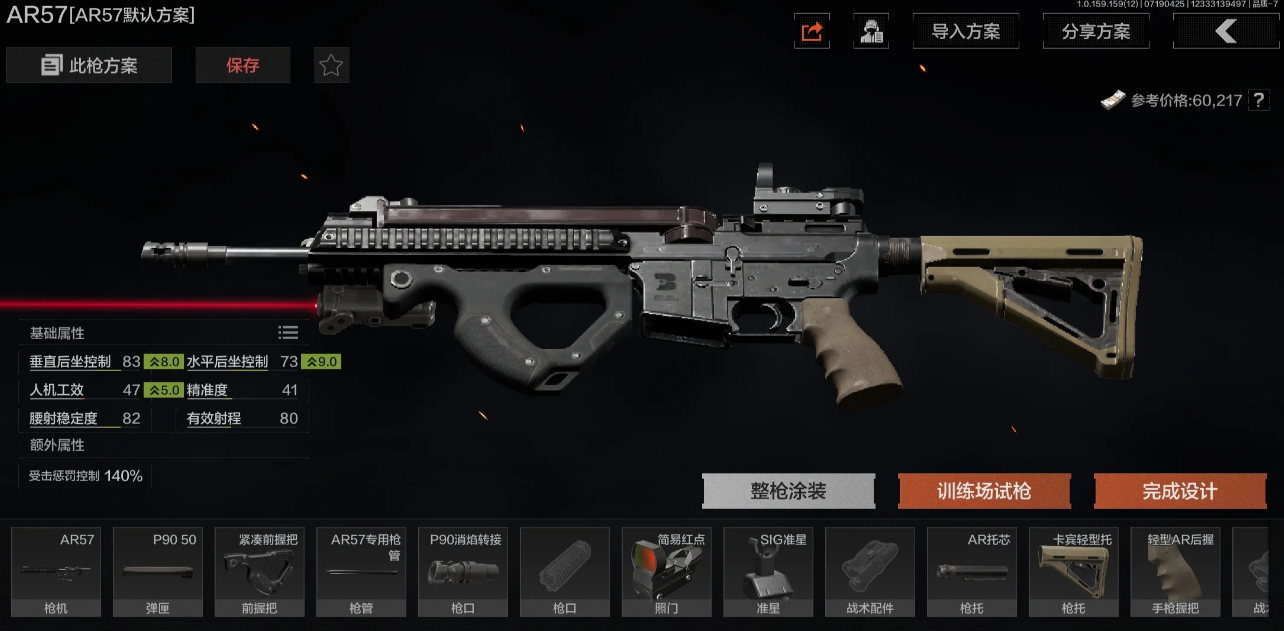Click the orange share arrow icon
Viewport: 1284px width, 631px height.
point(812,32)
